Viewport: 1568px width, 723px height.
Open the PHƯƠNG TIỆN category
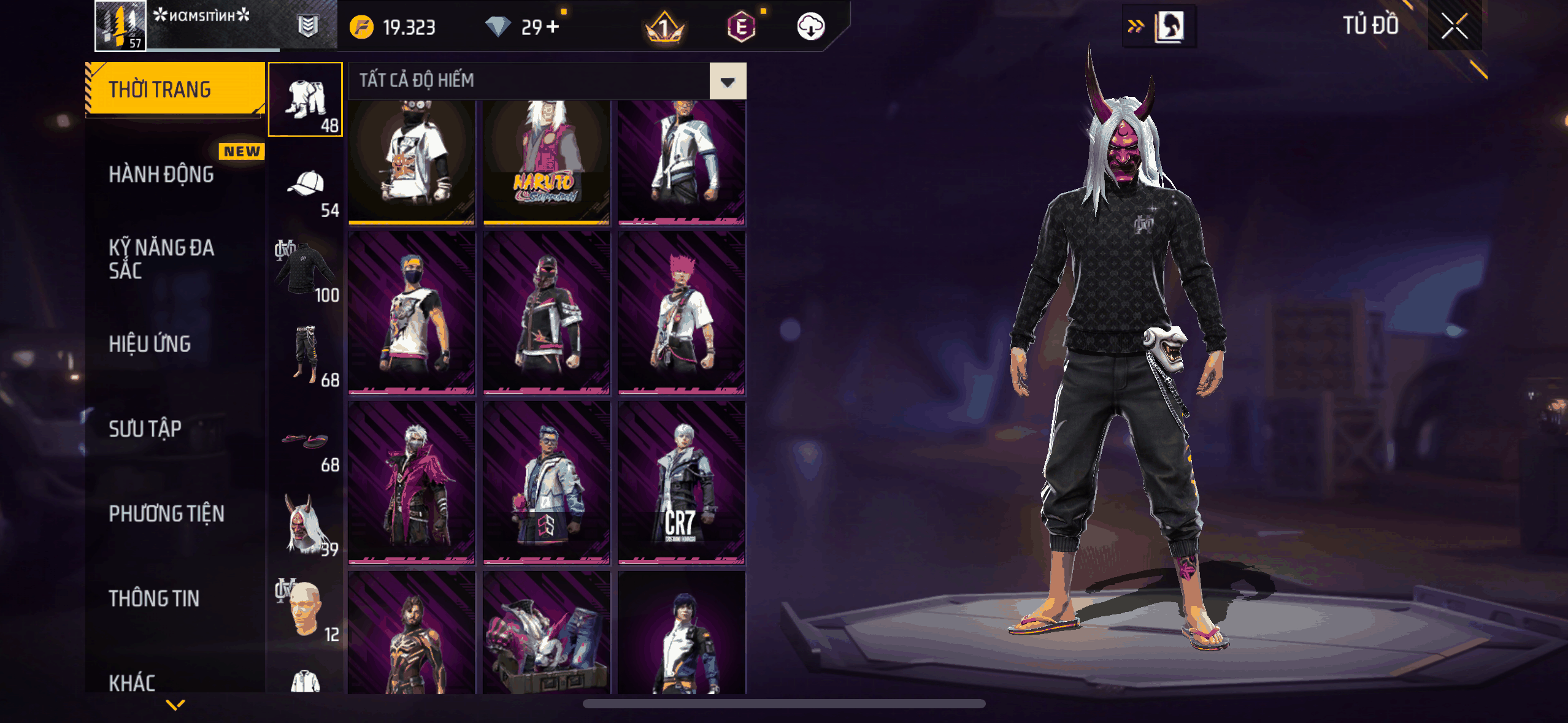pos(166,513)
